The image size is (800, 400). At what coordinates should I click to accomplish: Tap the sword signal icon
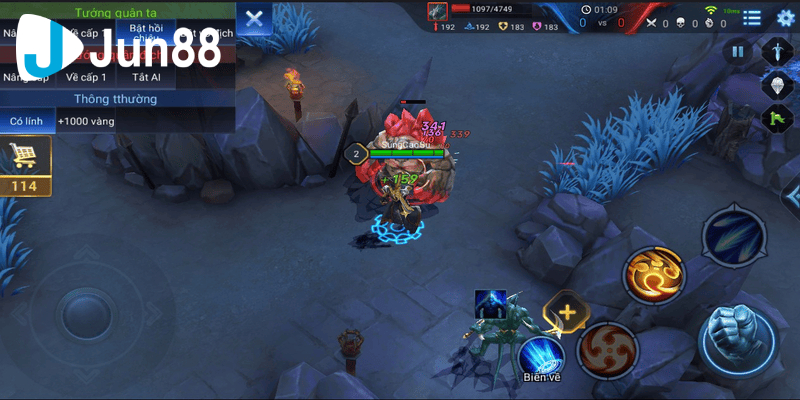coord(776,50)
